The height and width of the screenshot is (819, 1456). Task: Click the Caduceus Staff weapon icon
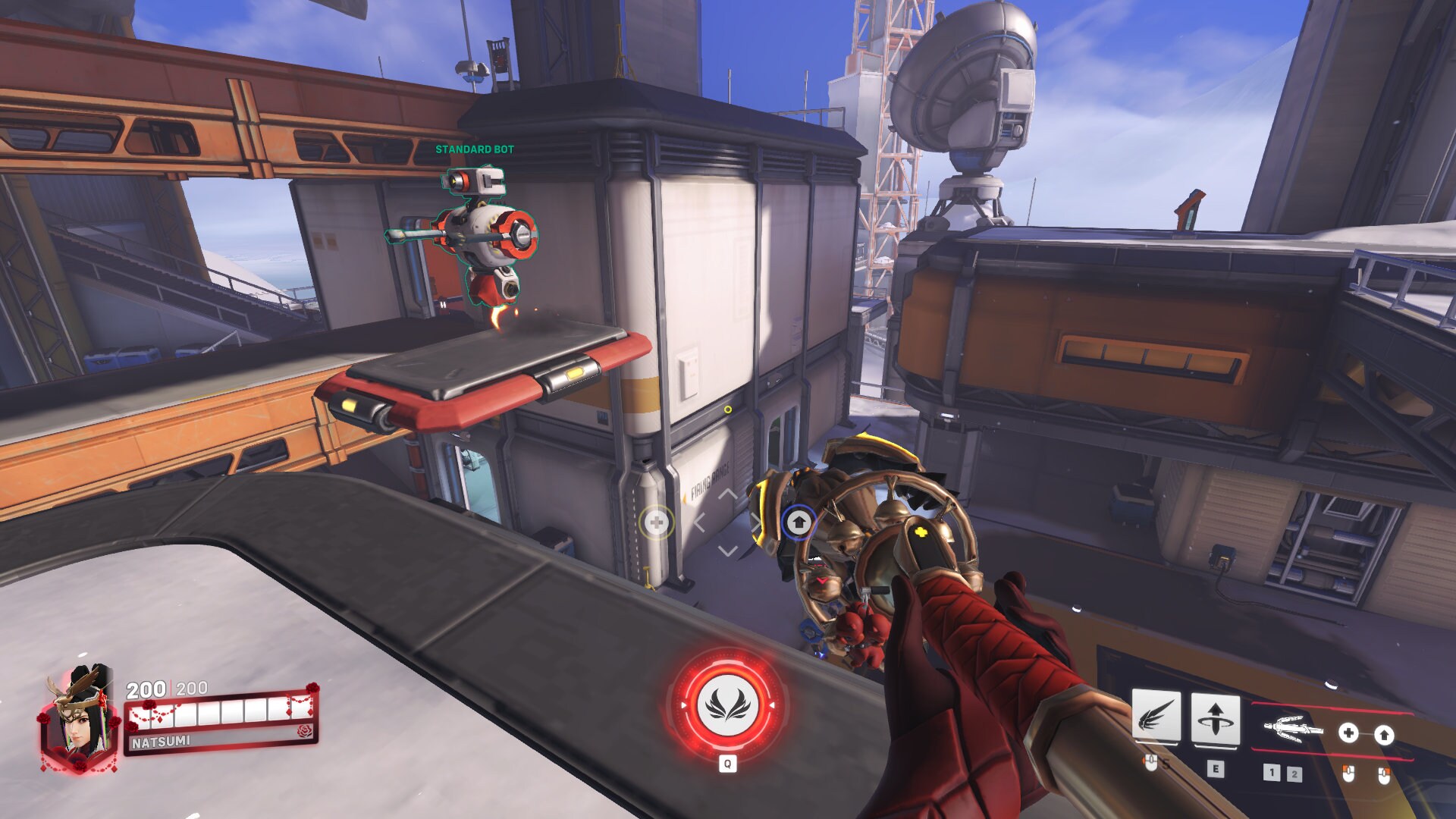pos(1294,730)
